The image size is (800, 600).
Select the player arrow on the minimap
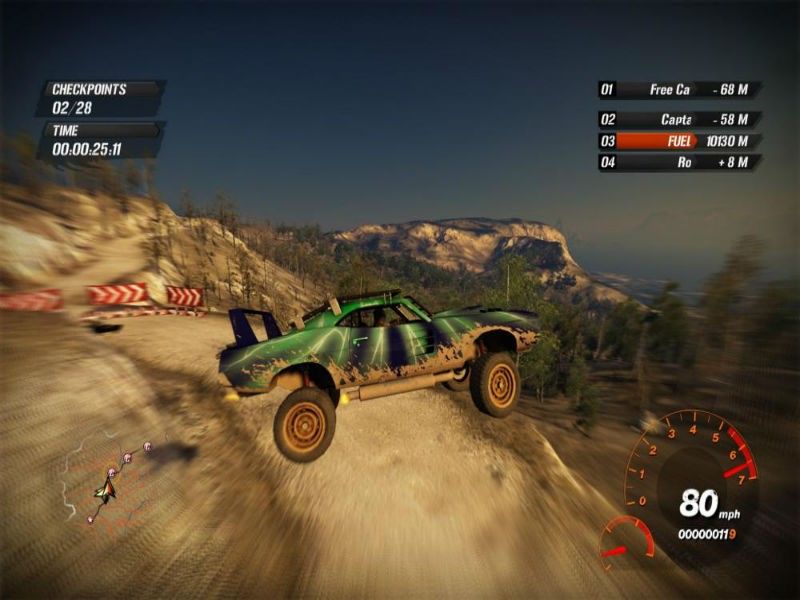click(105, 489)
